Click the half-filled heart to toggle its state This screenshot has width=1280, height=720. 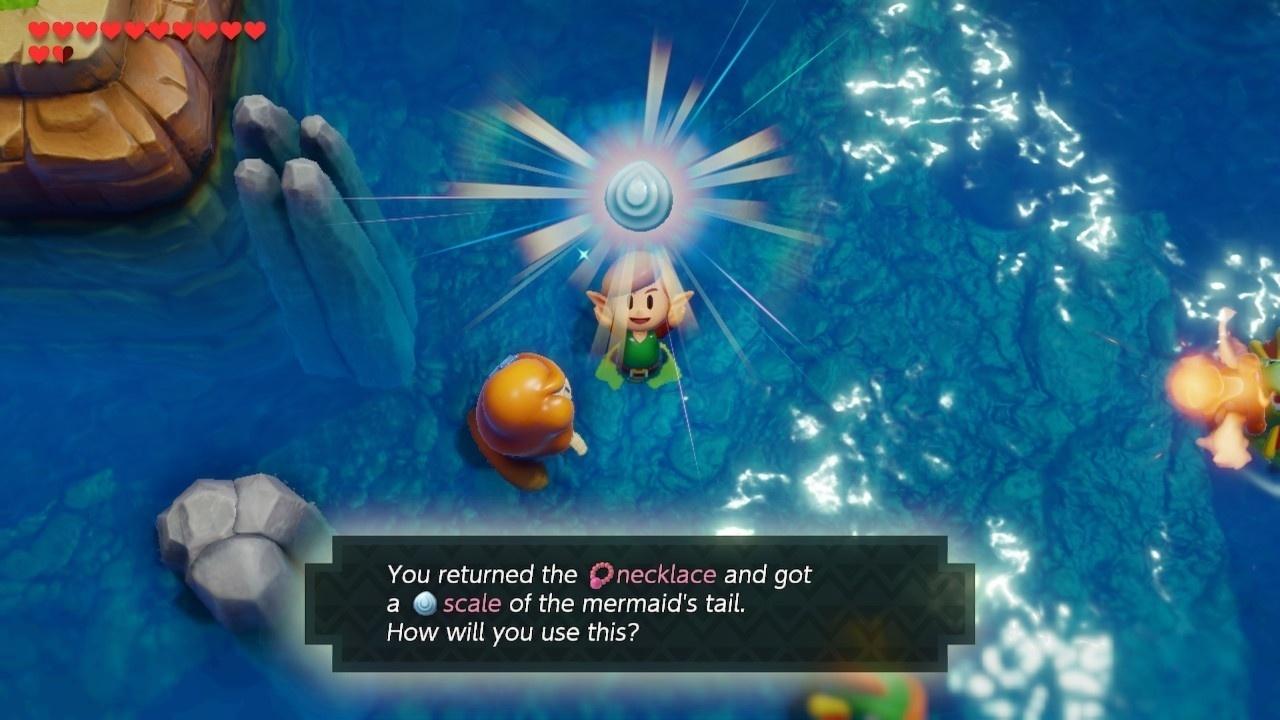(62, 52)
